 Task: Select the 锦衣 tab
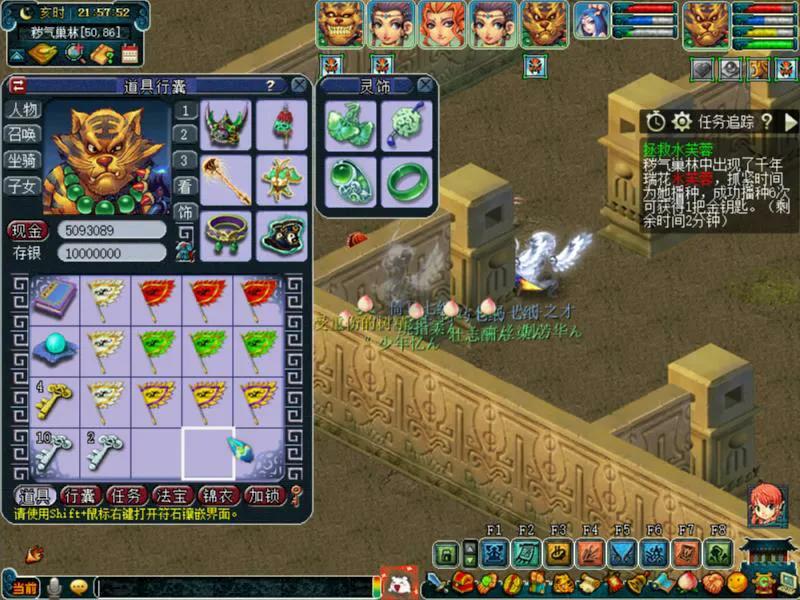coord(218,495)
